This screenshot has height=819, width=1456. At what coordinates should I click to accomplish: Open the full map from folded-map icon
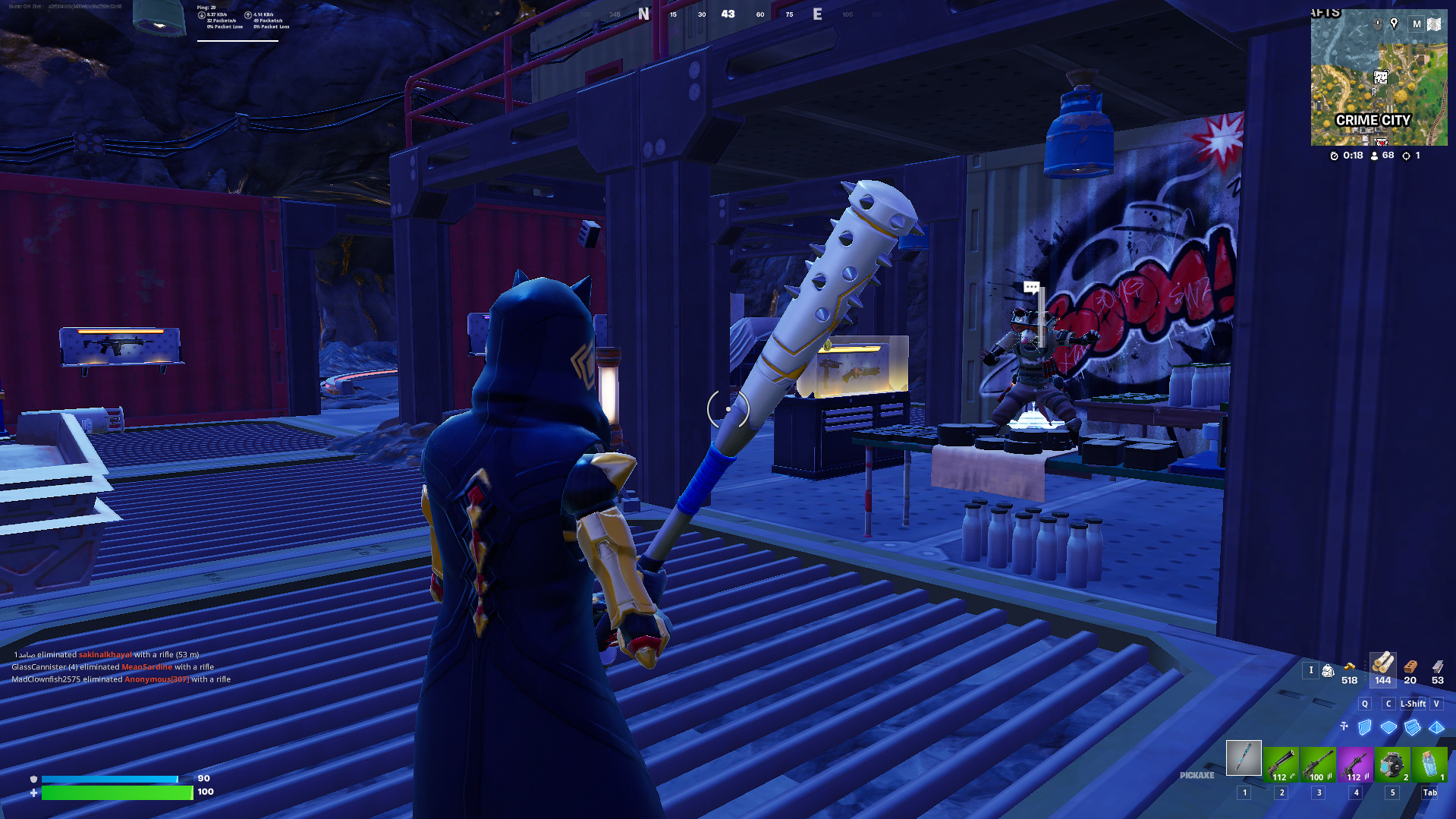(x=1434, y=24)
